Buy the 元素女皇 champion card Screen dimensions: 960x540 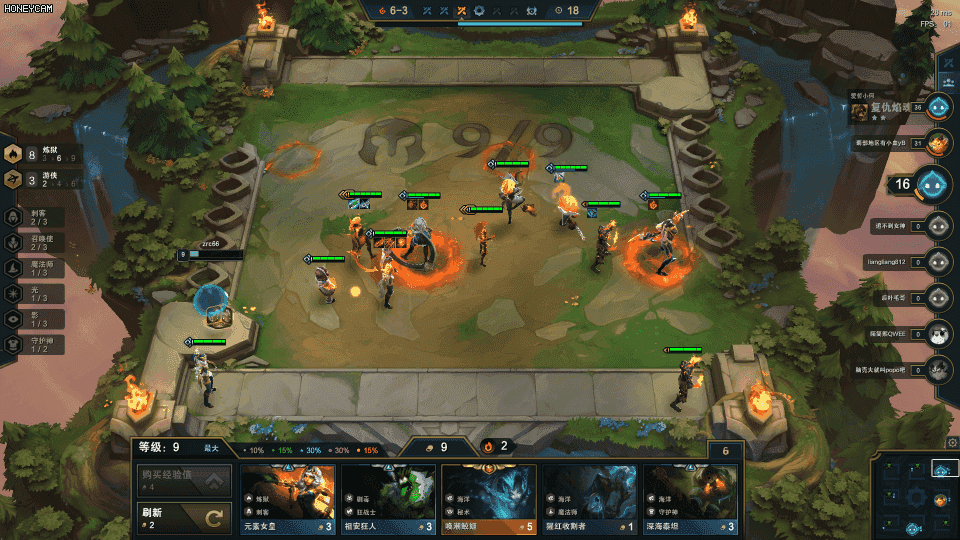pyautogui.click(x=287, y=498)
